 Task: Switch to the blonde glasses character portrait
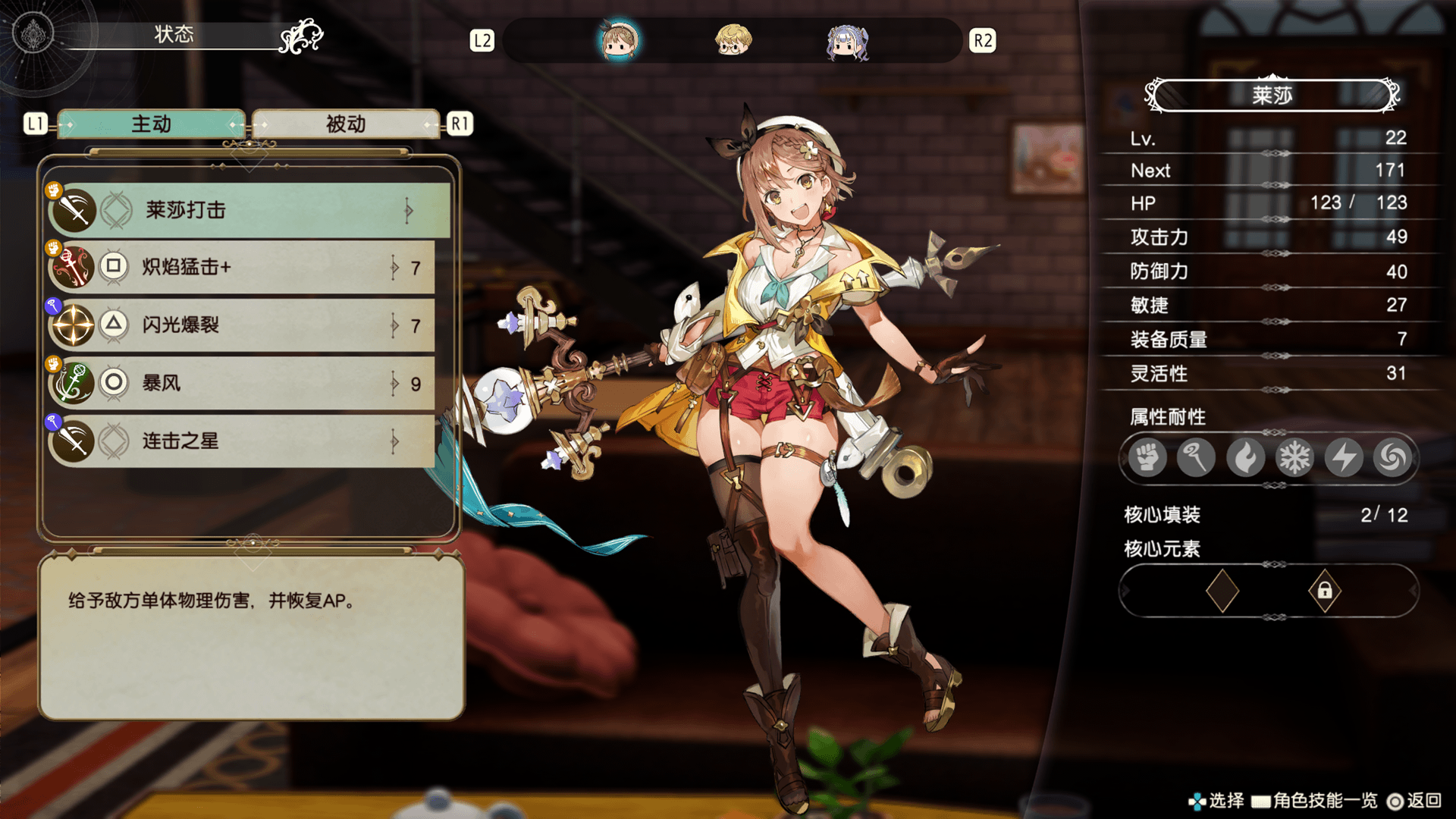tap(733, 41)
